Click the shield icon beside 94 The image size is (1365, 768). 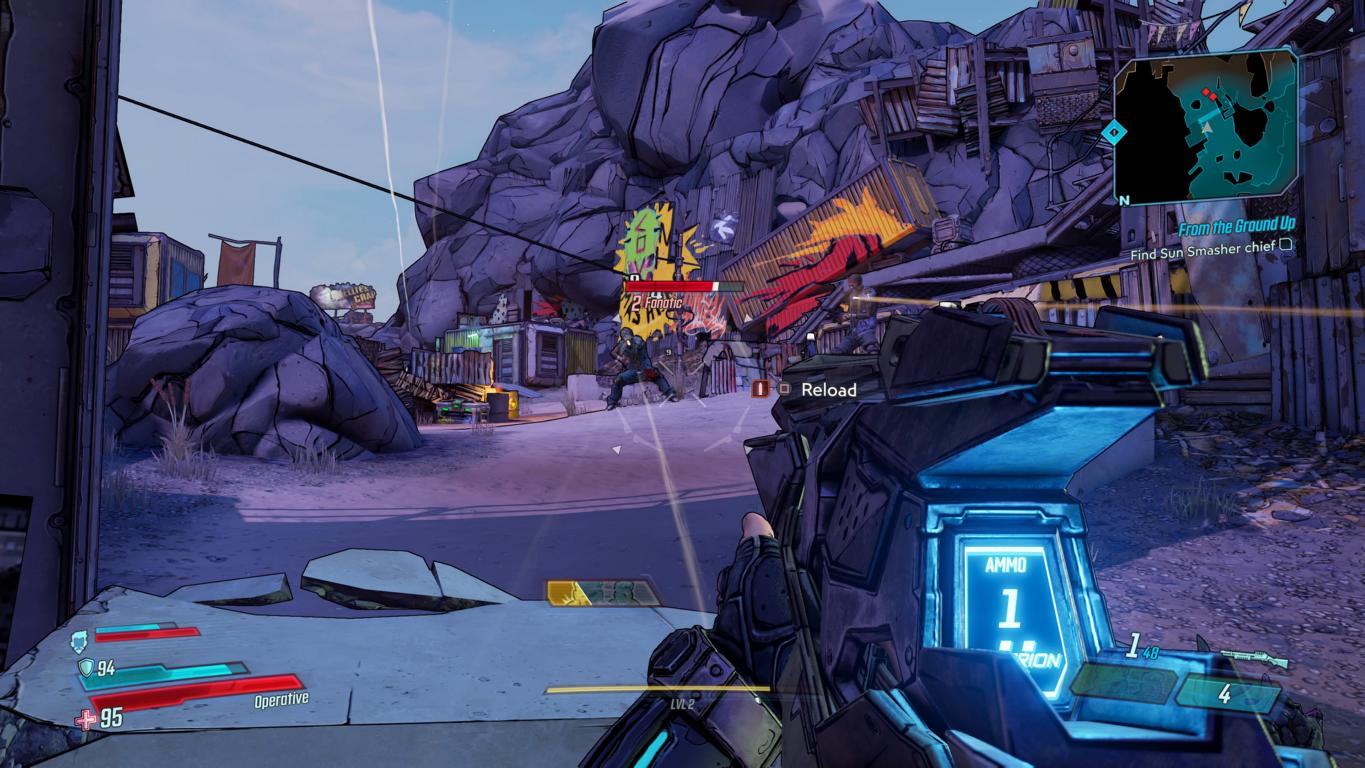click(x=83, y=668)
